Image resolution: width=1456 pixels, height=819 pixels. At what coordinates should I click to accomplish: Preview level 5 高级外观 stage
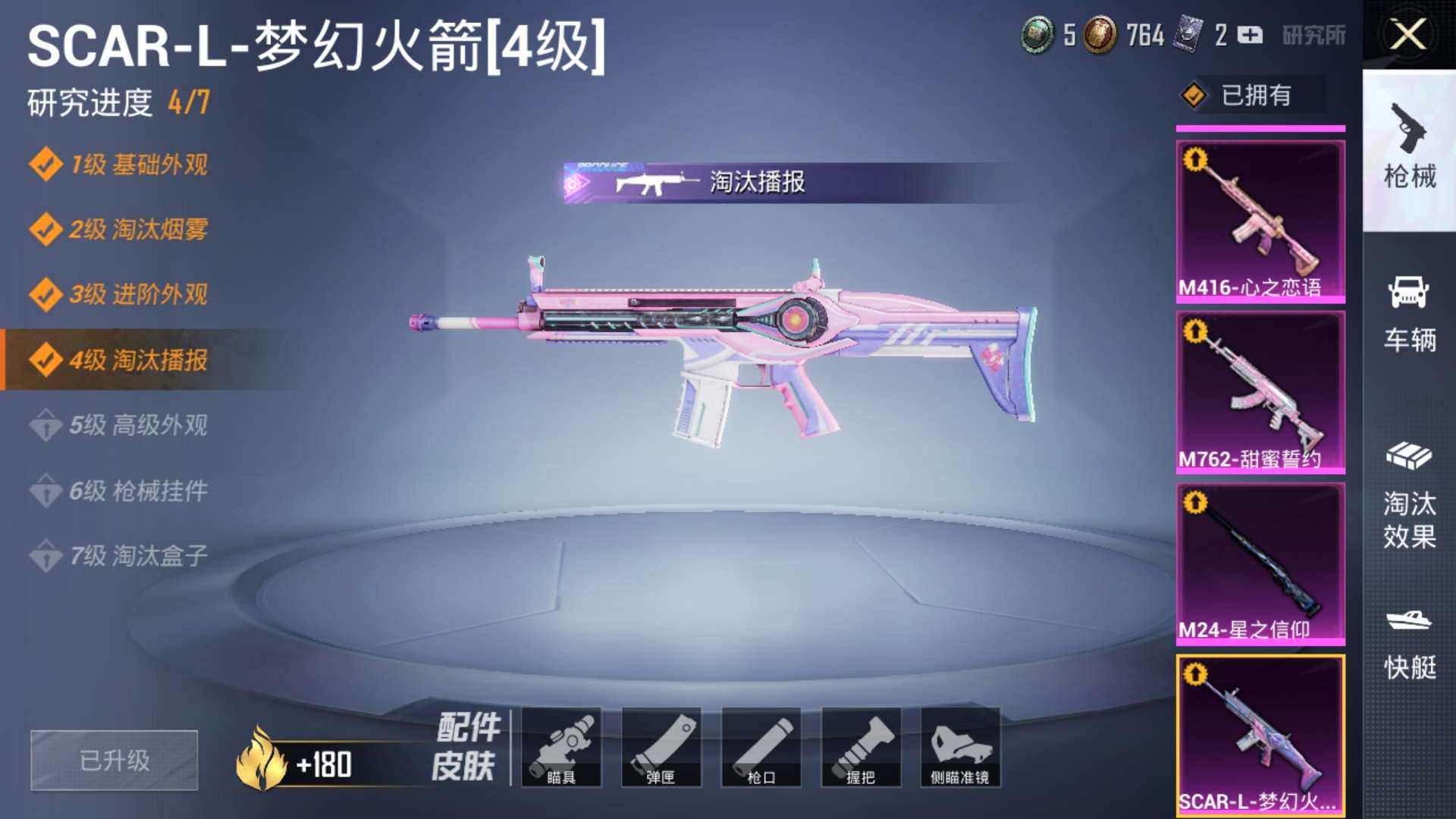(138, 425)
